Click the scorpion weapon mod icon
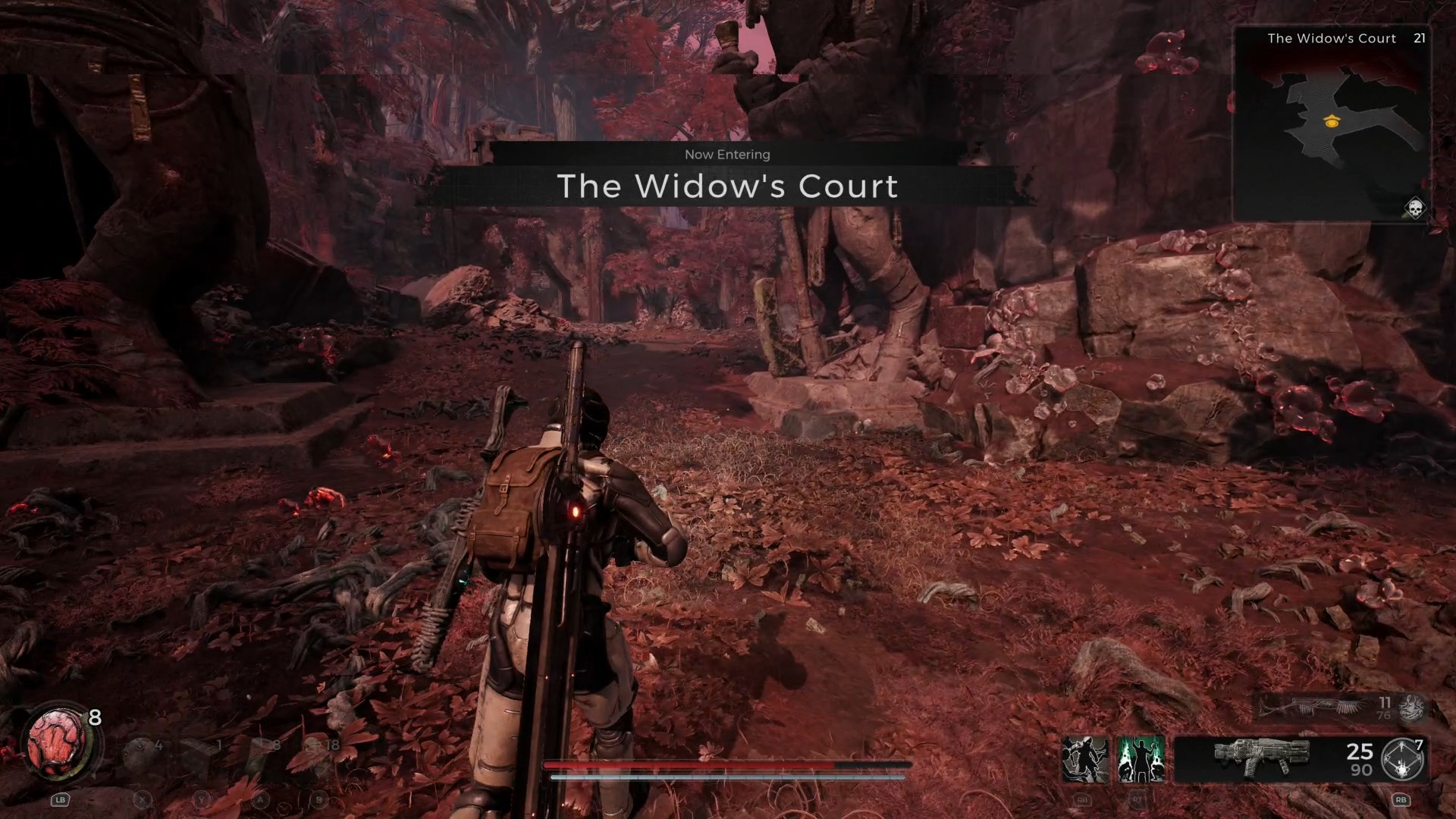This screenshot has height=819, width=1456. (1410, 708)
